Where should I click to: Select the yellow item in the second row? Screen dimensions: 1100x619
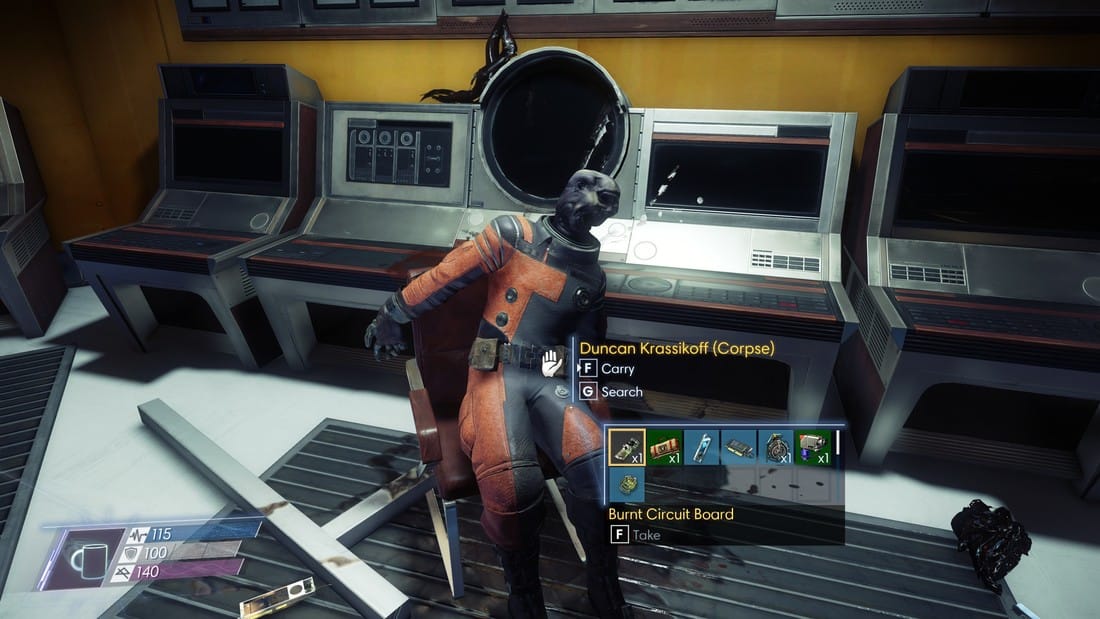pos(627,485)
